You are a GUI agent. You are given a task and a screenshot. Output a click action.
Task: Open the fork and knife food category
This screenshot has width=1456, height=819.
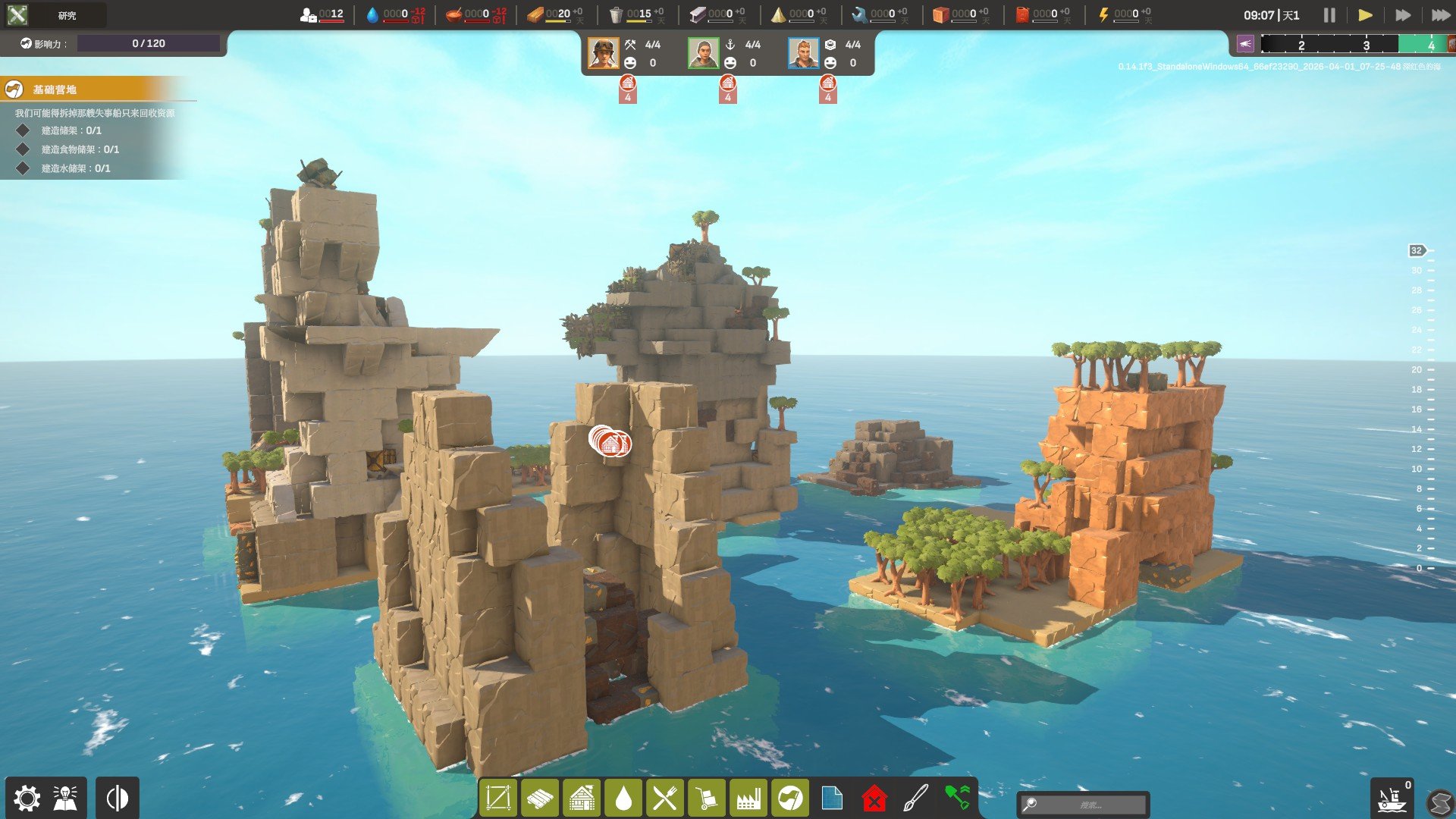665,799
